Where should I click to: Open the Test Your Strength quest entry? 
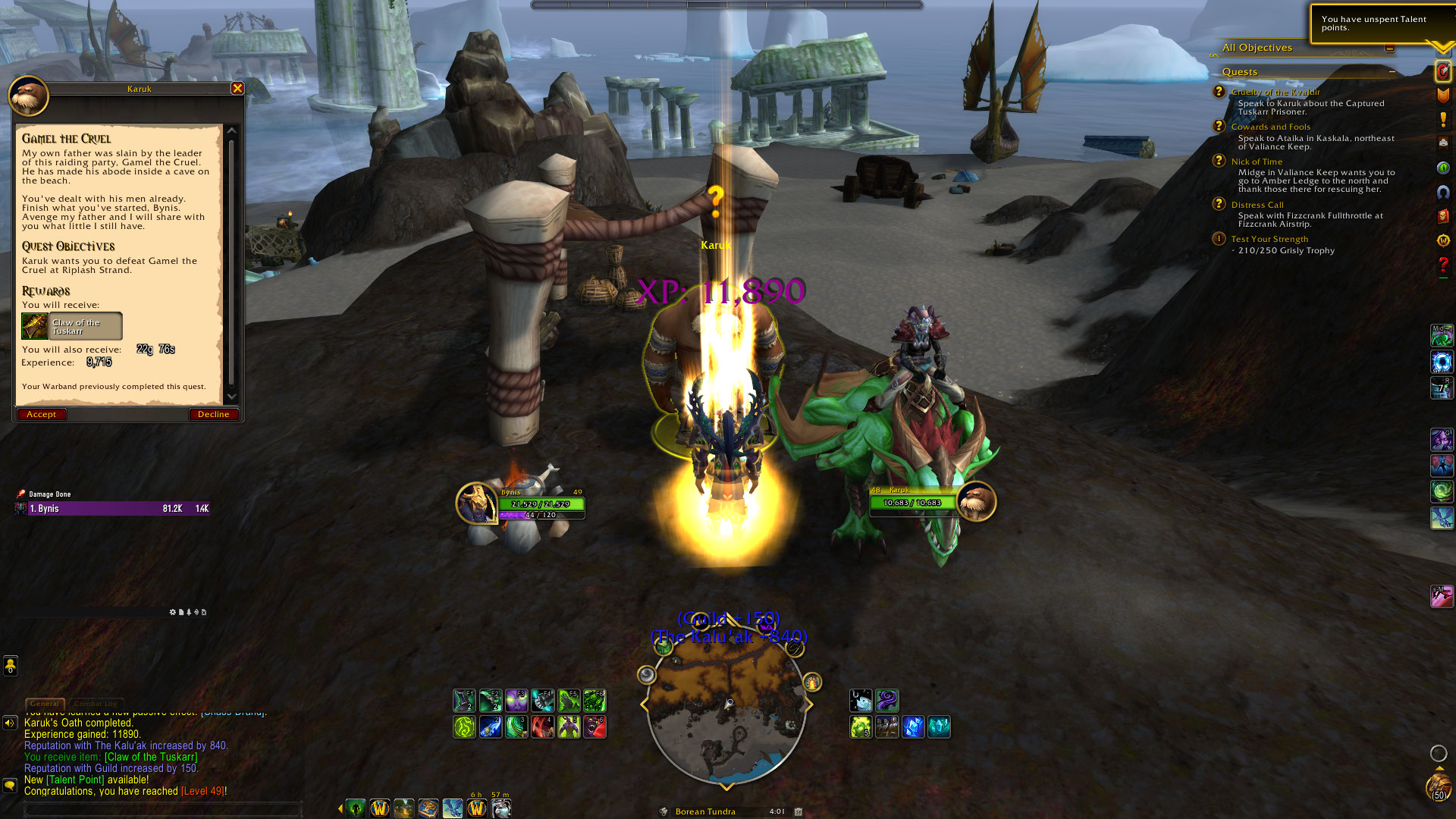(x=1269, y=239)
